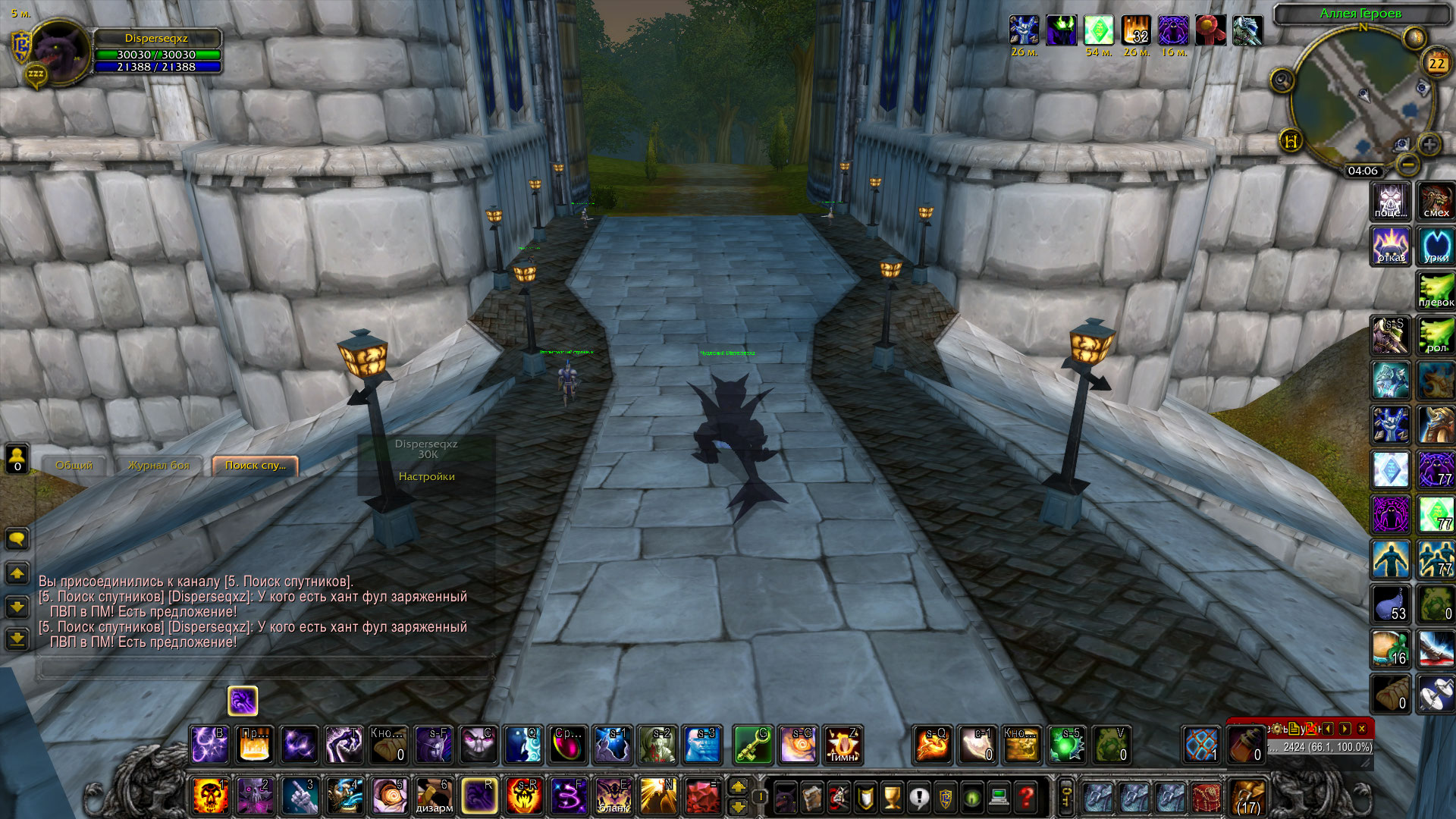
Task: Zoom in the minimap with plus button
Action: coord(1429,144)
